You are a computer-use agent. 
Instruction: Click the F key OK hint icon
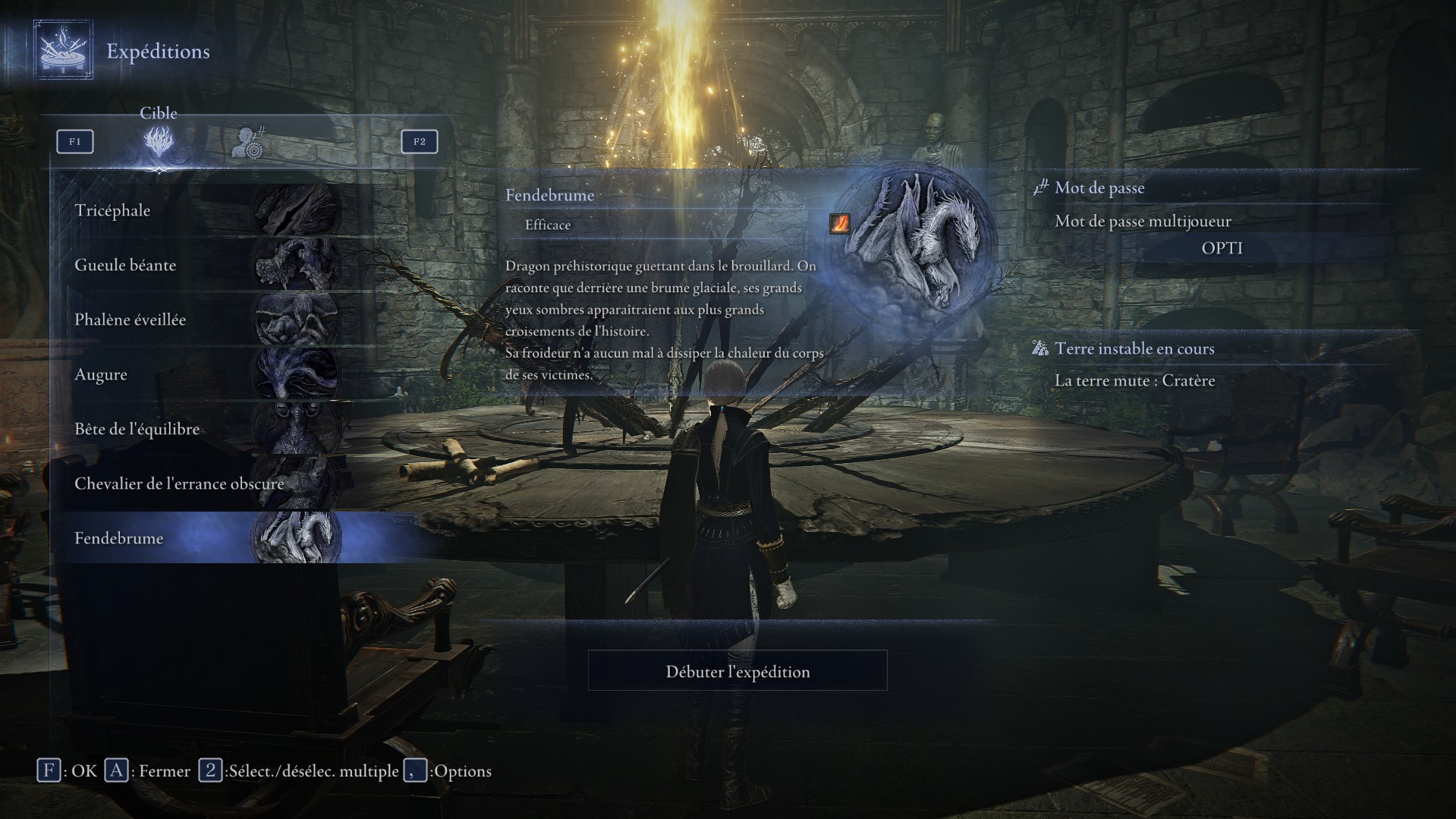(x=49, y=770)
